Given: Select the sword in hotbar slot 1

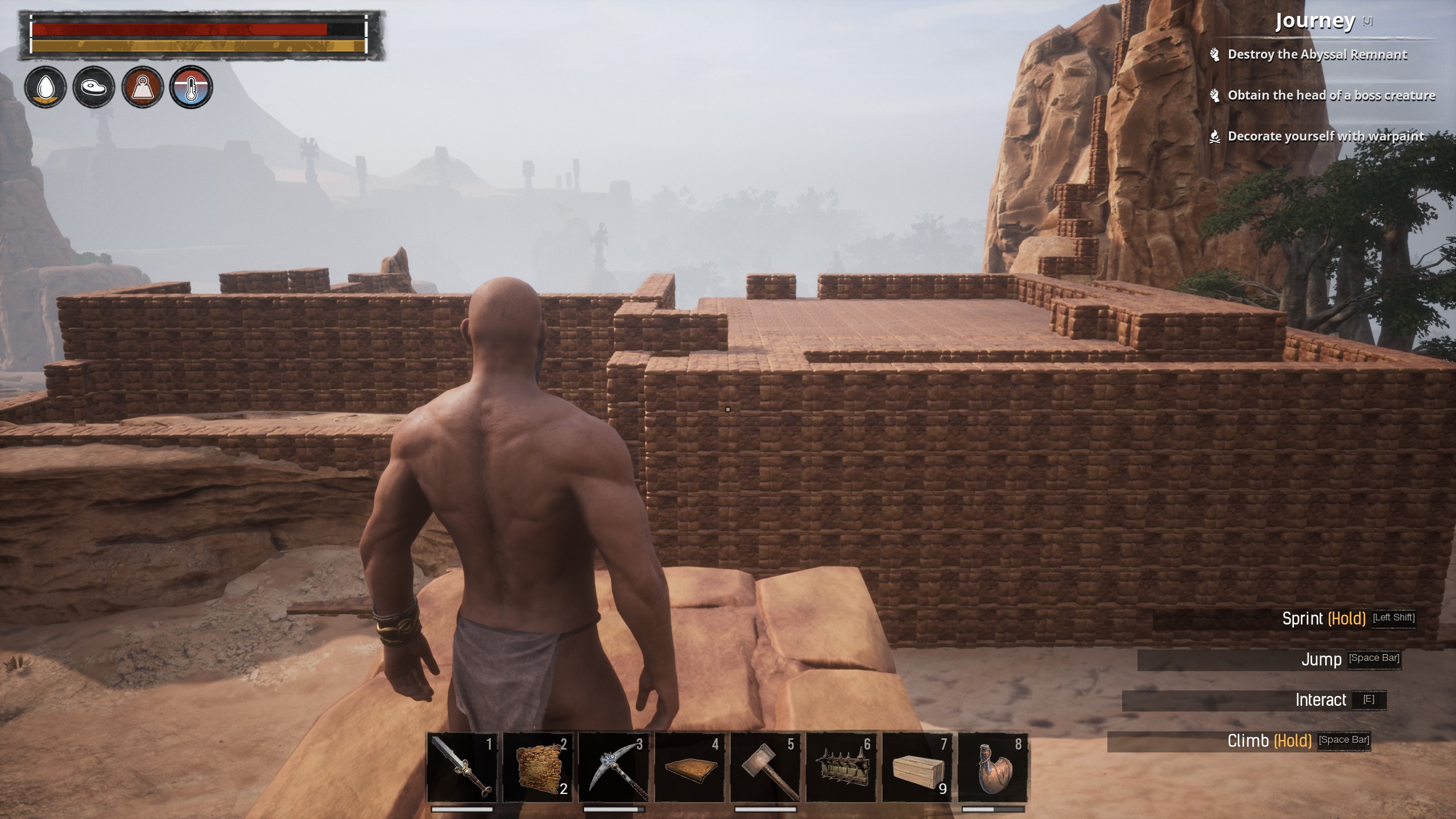Looking at the screenshot, I should pos(462,767).
